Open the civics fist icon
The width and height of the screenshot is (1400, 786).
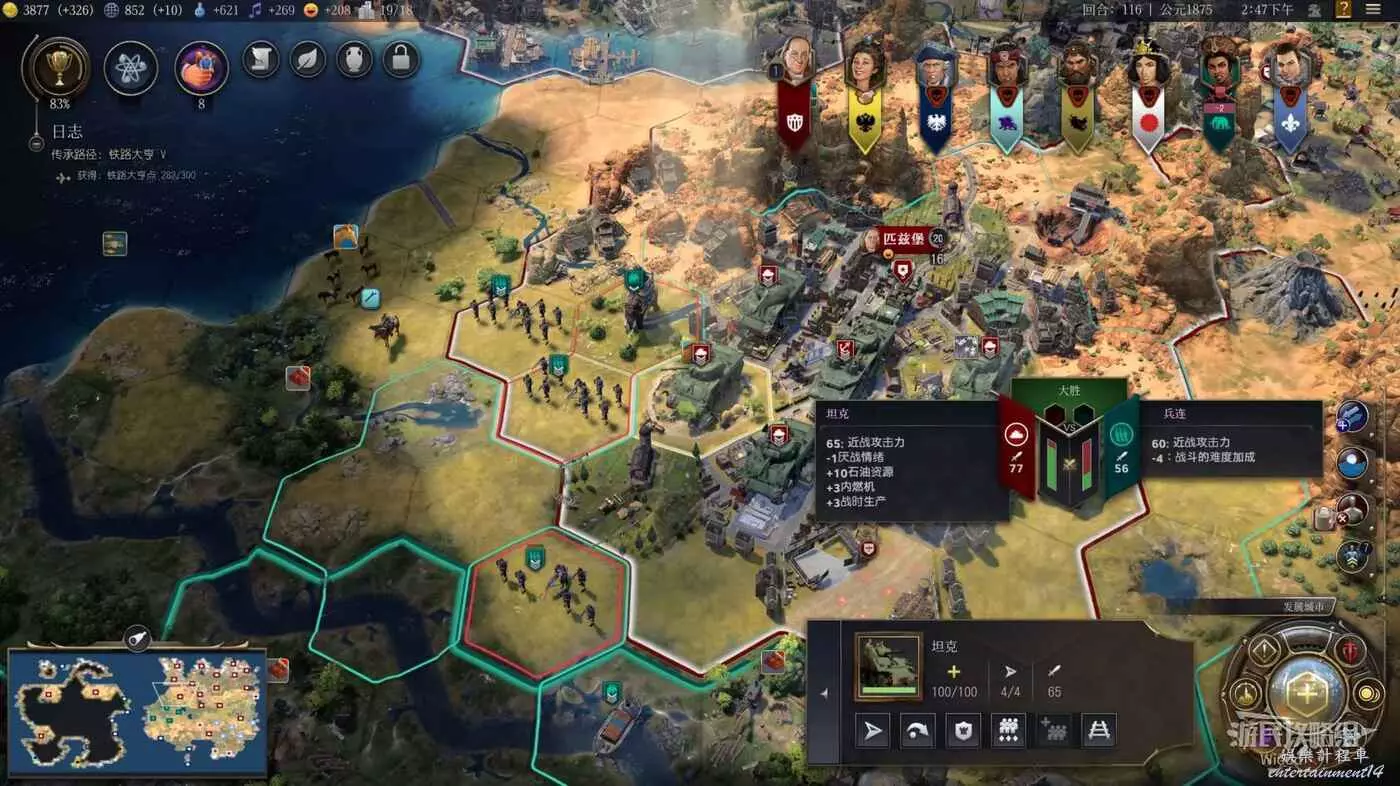pos(201,67)
